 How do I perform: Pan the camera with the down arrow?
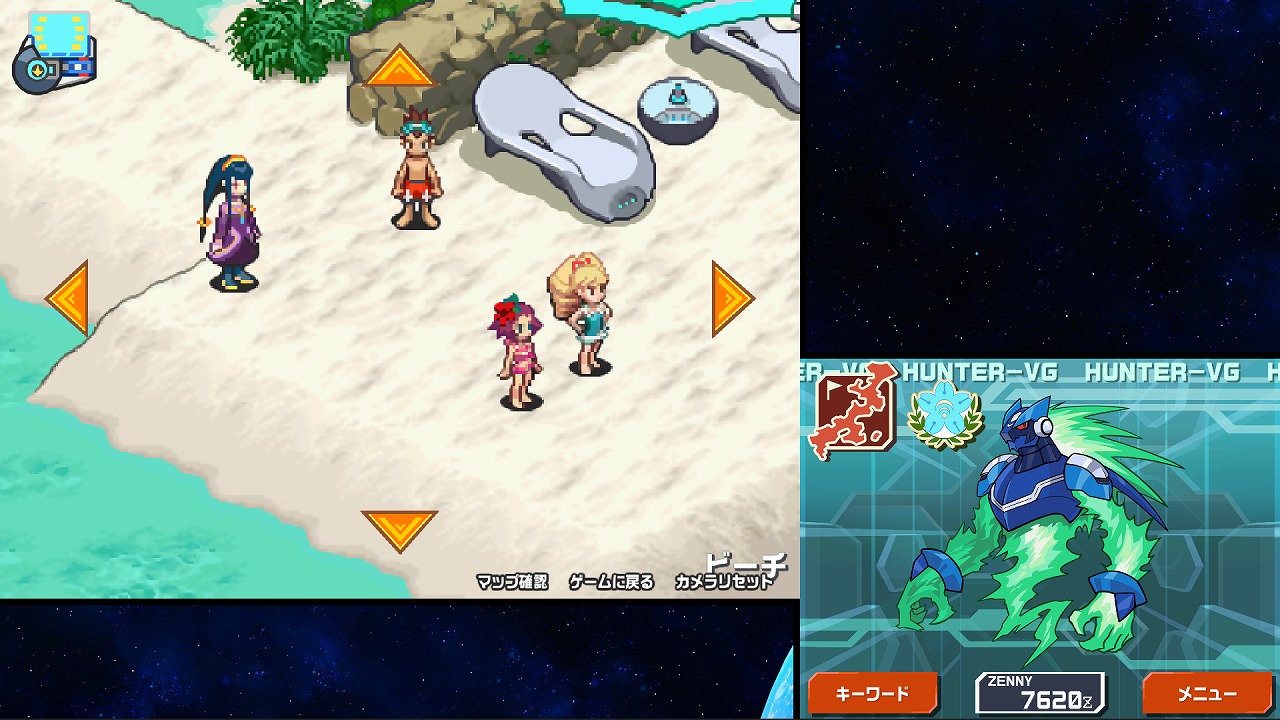(399, 529)
